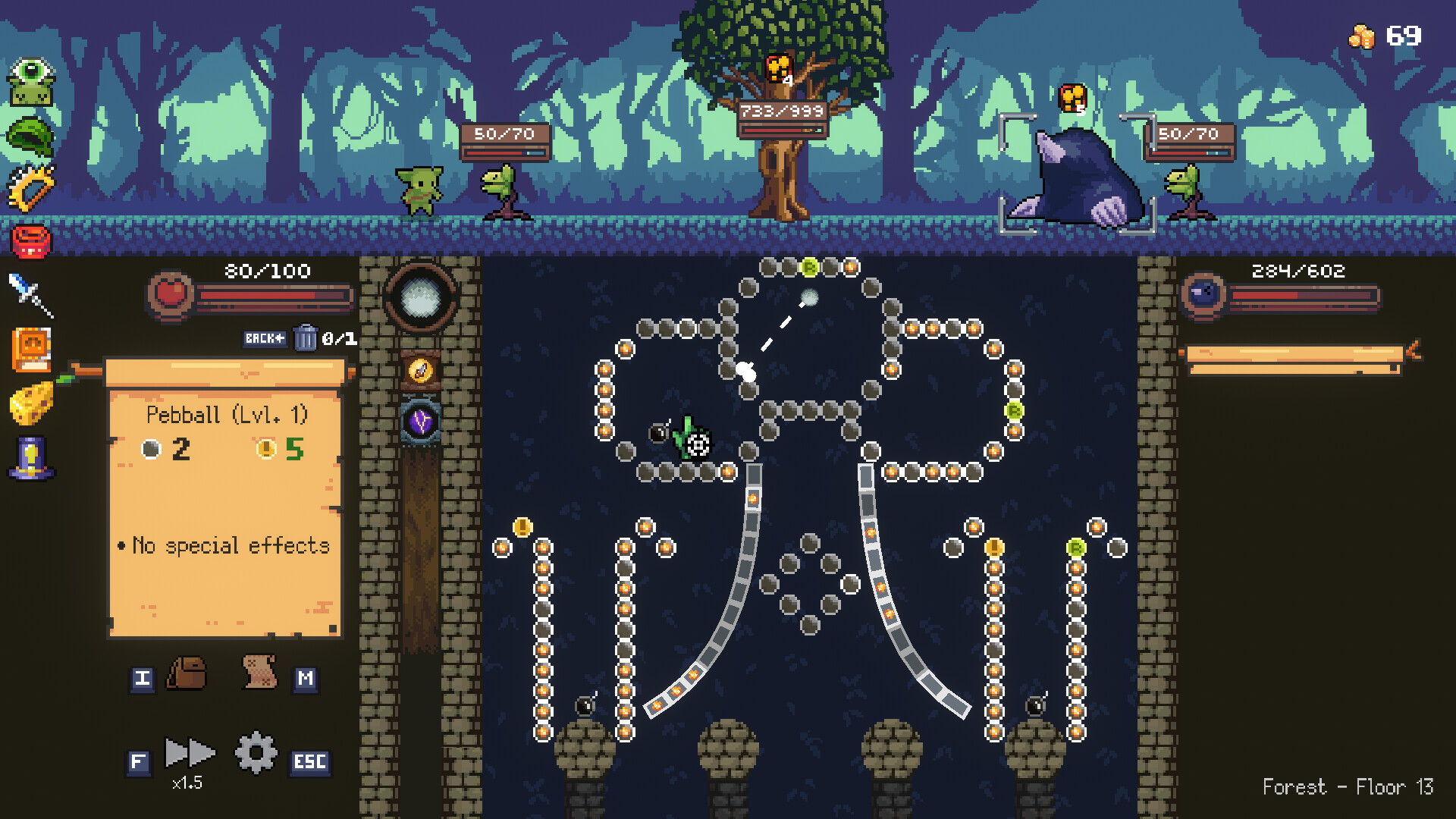Click the trash can discard icon

click(x=306, y=339)
